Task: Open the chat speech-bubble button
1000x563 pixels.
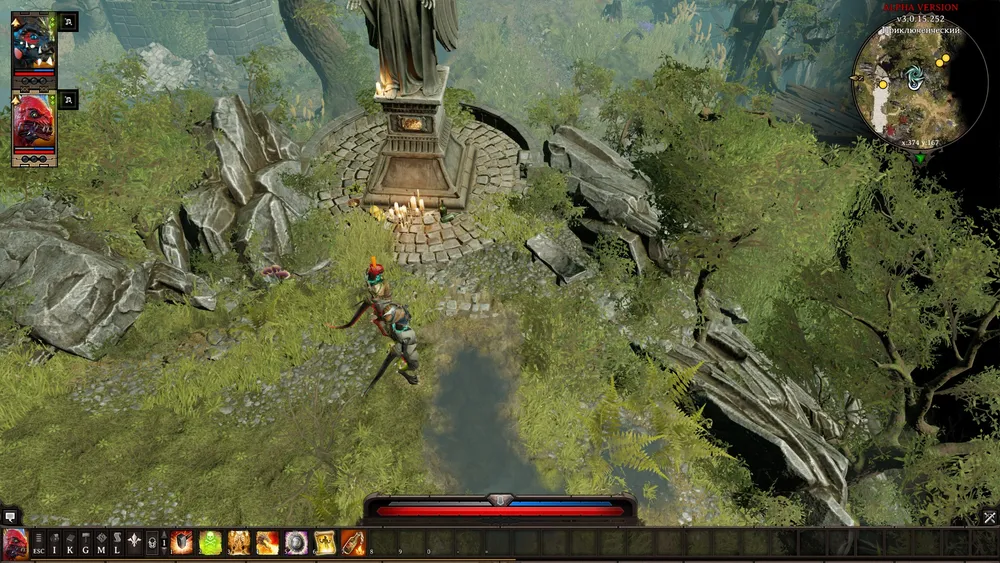Action: (11, 517)
